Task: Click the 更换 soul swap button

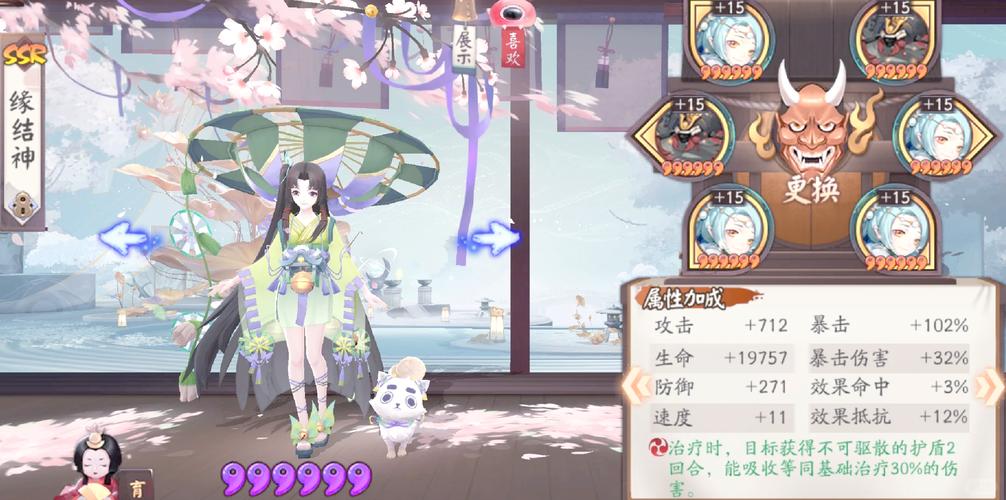Action: (811, 188)
